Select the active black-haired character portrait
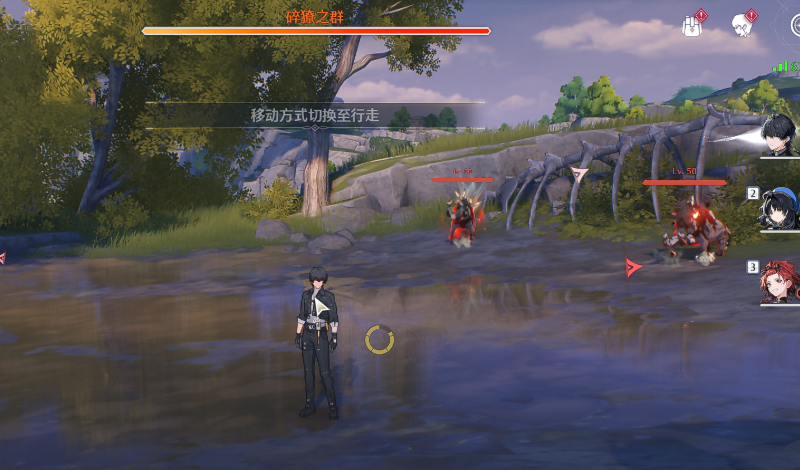Screen dimensions: 800x470 click(780, 136)
